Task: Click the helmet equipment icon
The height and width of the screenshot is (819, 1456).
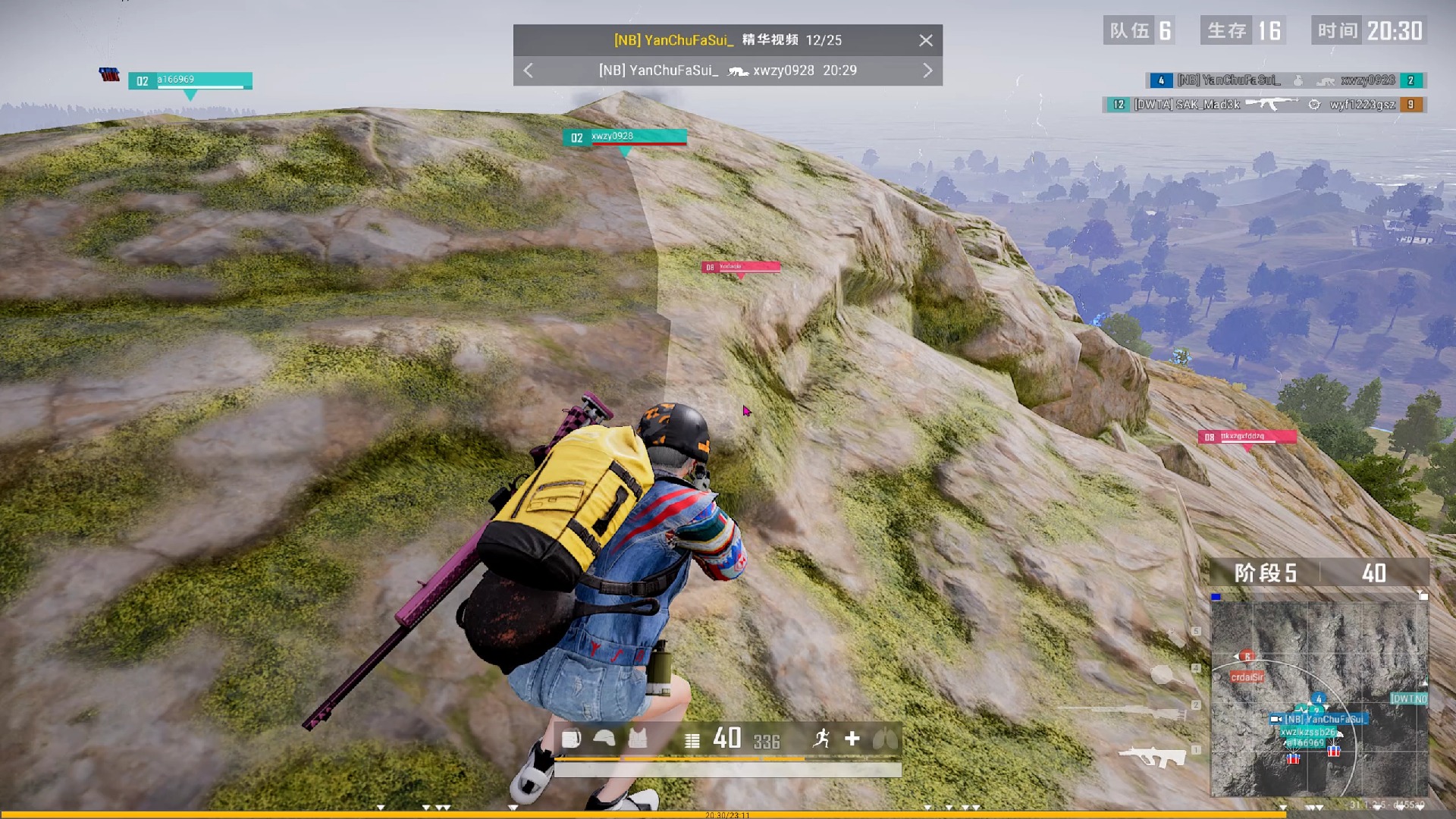Action: 604,739
